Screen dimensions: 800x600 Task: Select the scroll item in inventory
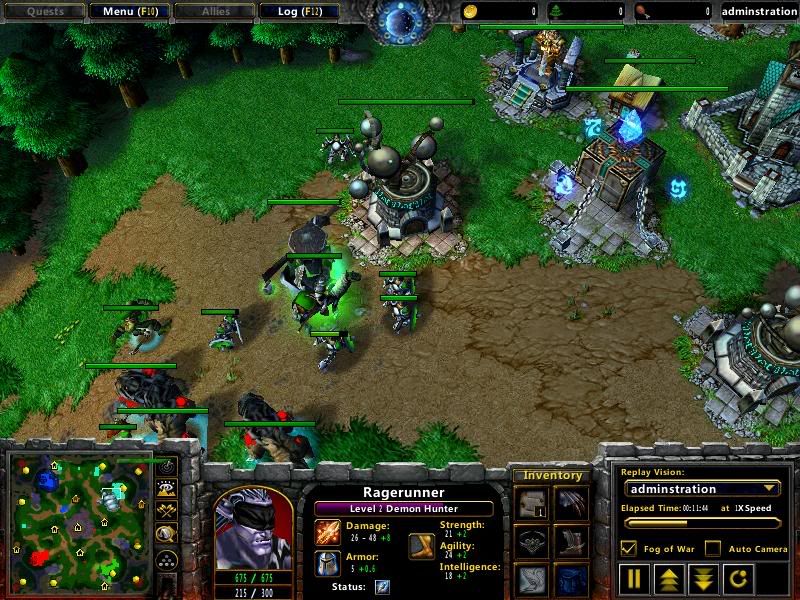pos(531,505)
